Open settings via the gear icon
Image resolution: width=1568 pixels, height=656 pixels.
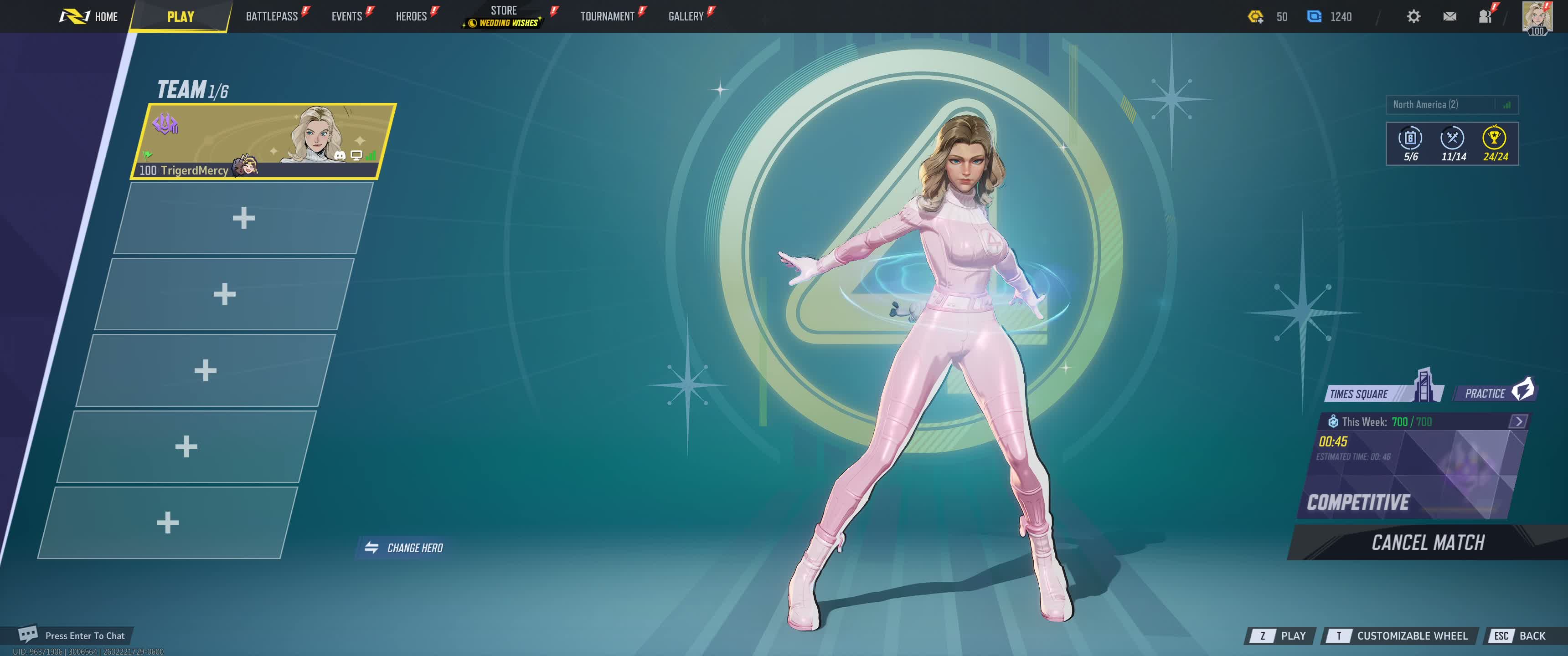tap(1413, 16)
